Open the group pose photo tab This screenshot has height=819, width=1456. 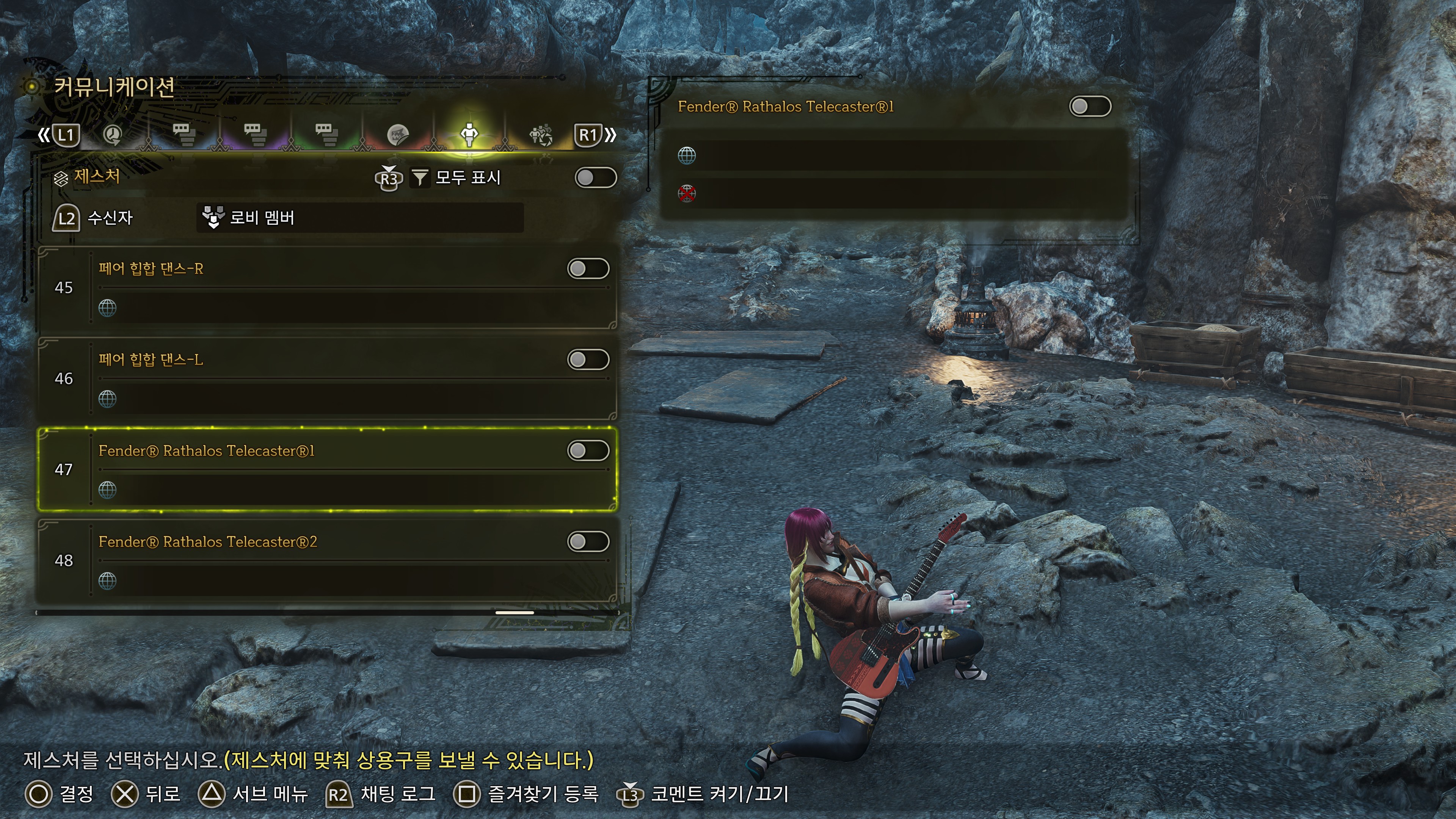click(x=540, y=135)
